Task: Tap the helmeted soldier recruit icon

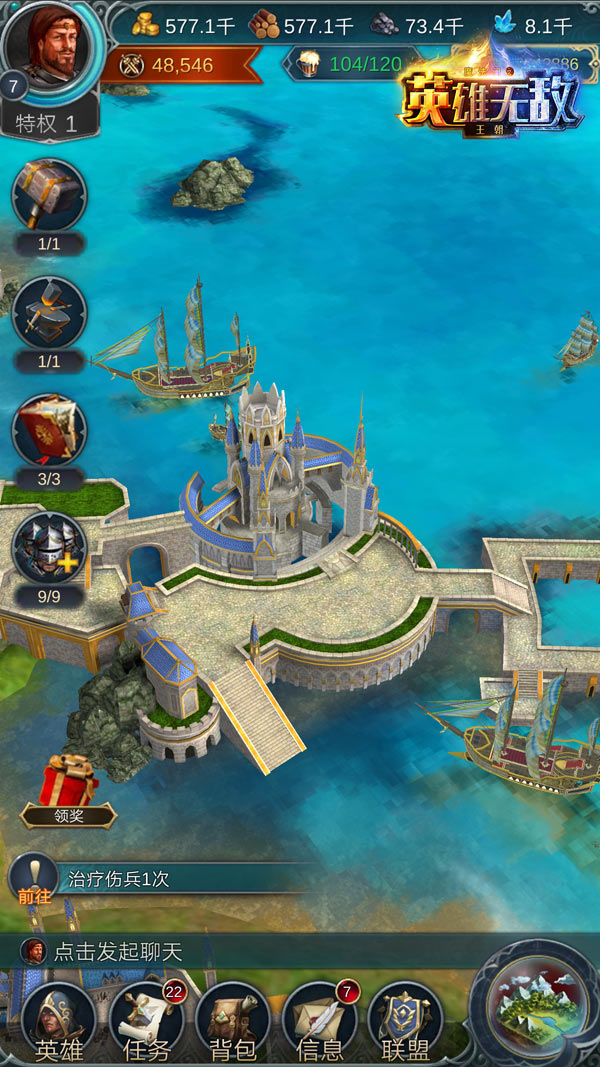Action: click(49, 548)
